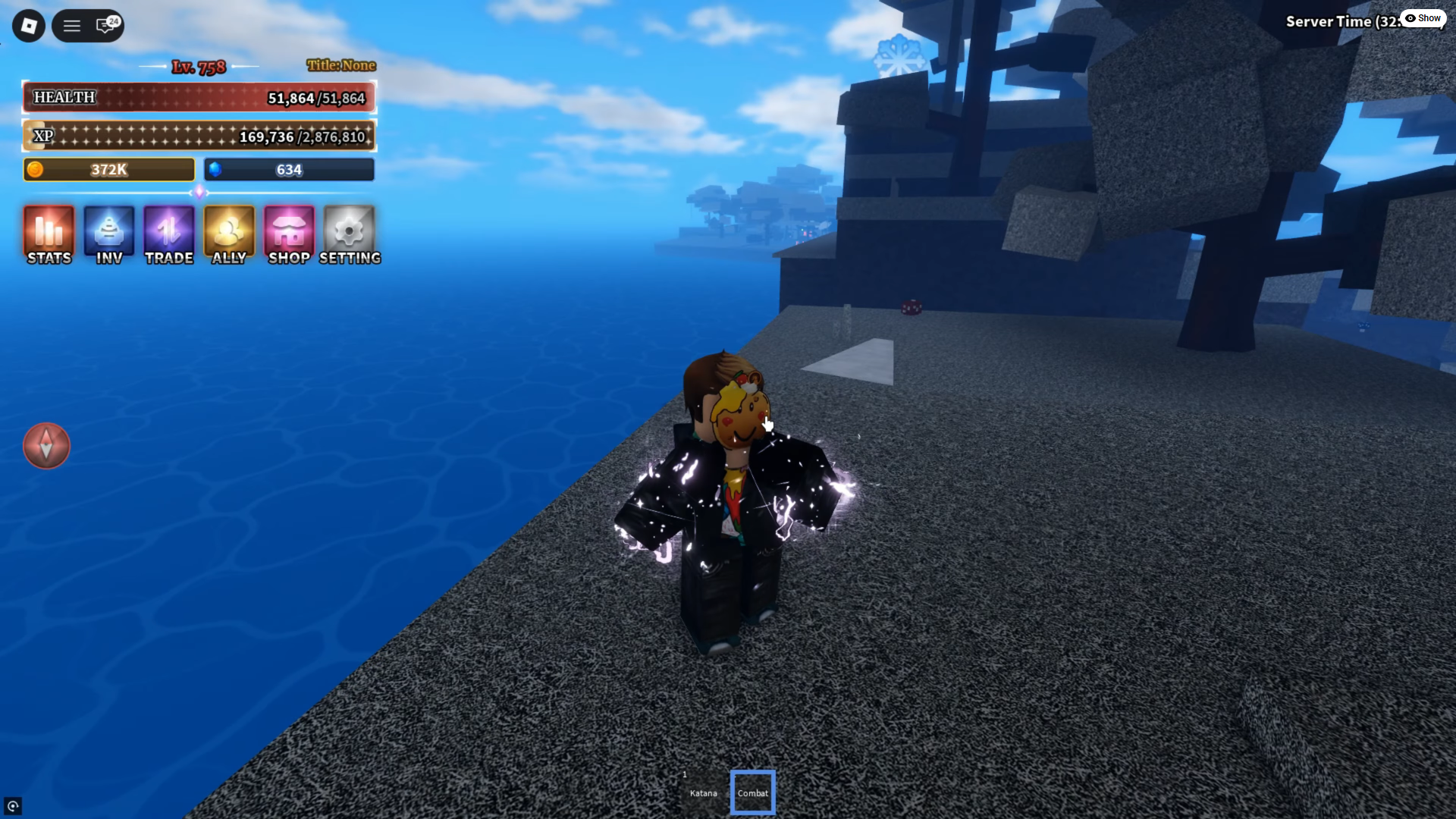Open the hamburger menu

(x=71, y=25)
